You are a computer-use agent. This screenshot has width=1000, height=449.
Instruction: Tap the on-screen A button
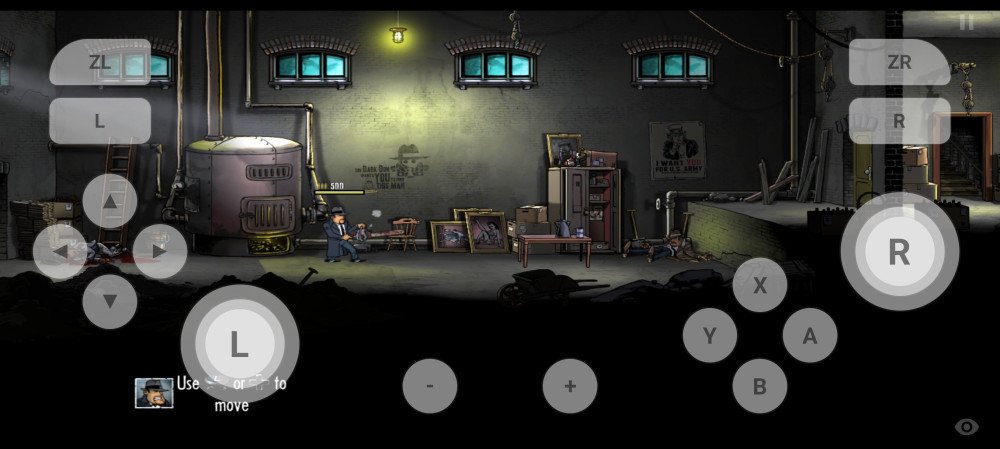(x=809, y=335)
